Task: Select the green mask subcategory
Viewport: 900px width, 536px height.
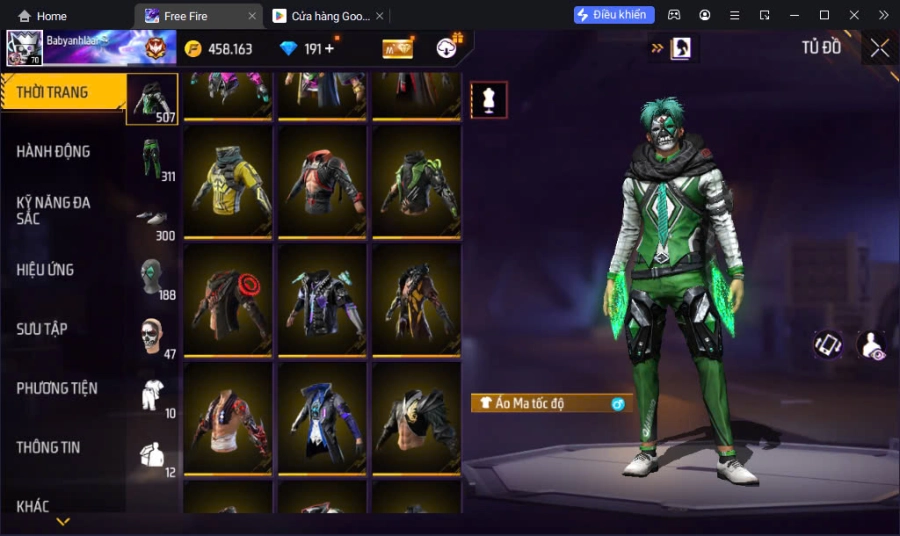Action: pos(152,276)
